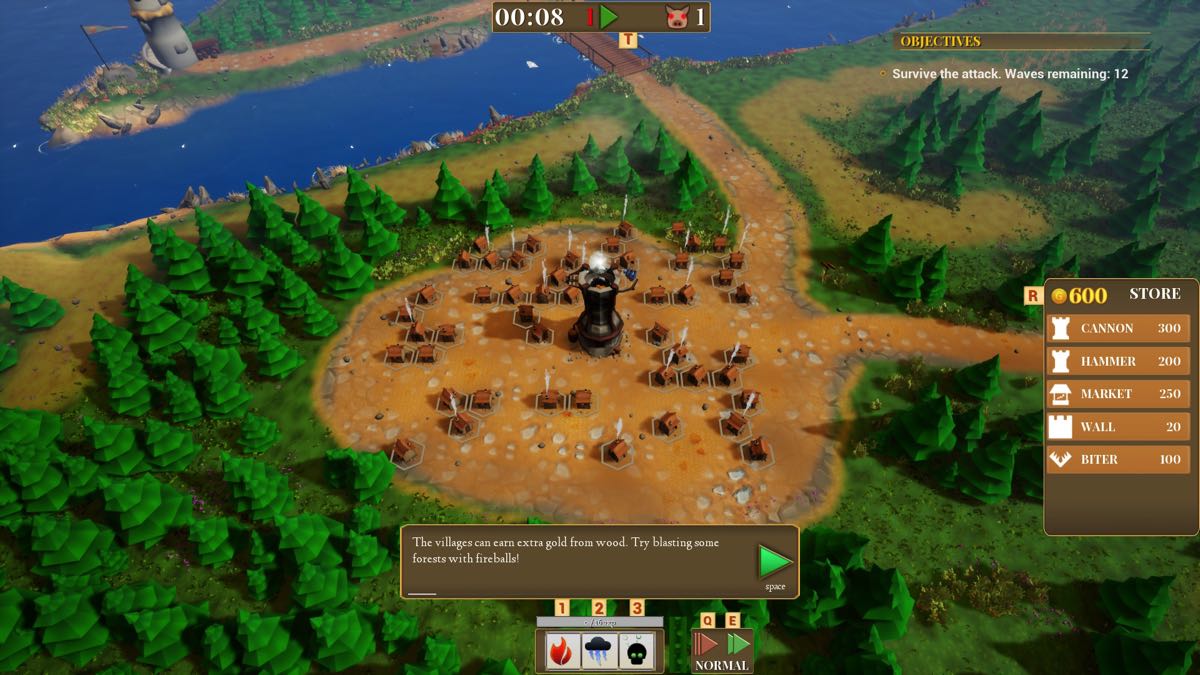1200x675 pixels.
Task: Choose the Wall item in the store
Action: pyautogui.click(x=1118, y=427)
